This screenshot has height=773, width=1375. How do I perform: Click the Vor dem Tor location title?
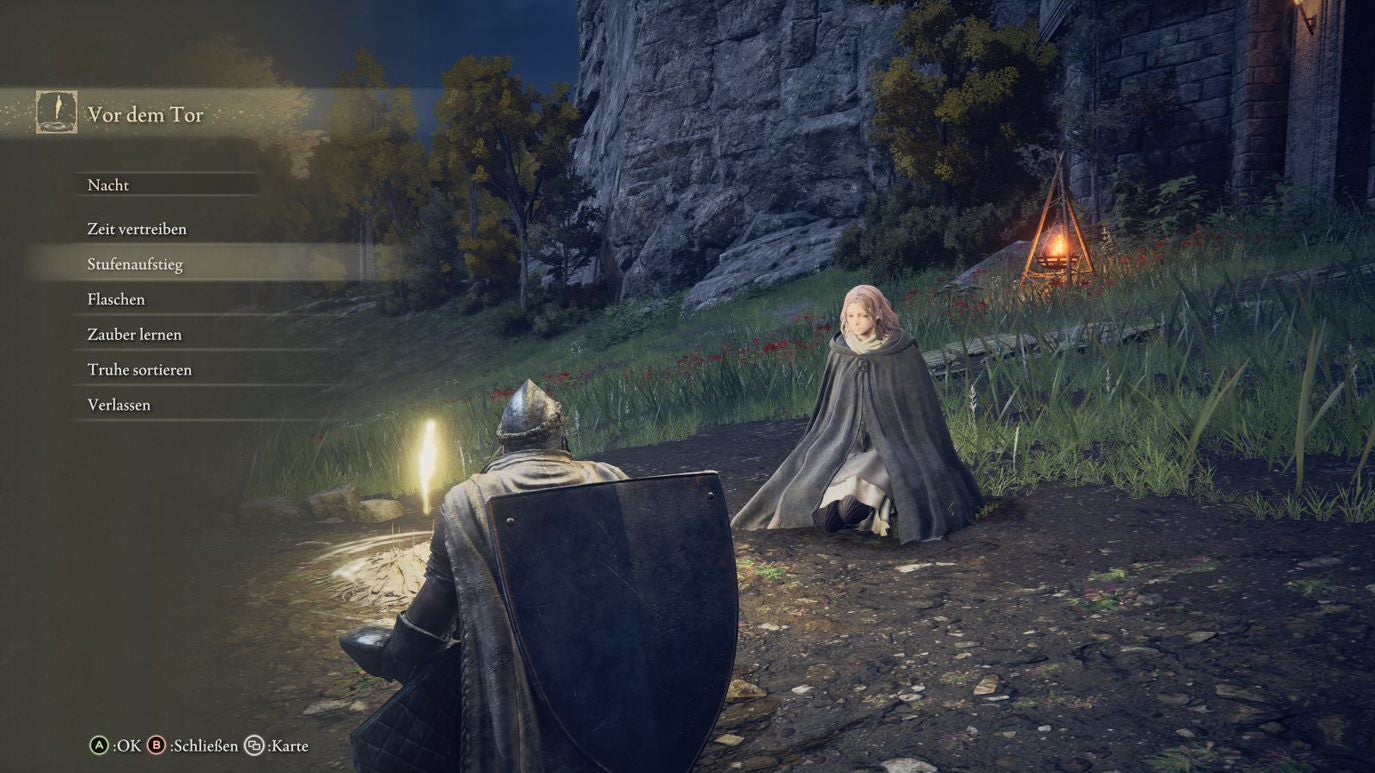click(x=146, y=114)
